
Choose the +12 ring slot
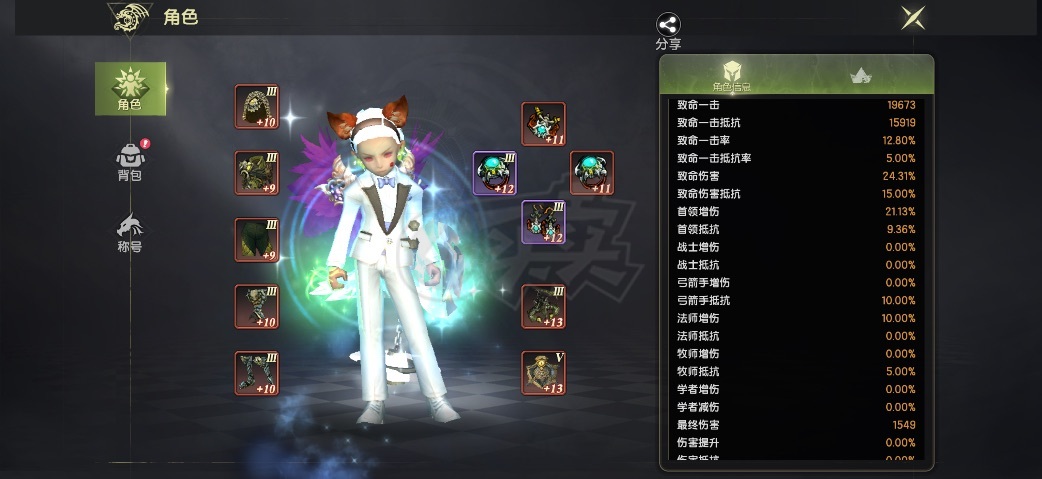click(x=494, y=173)
